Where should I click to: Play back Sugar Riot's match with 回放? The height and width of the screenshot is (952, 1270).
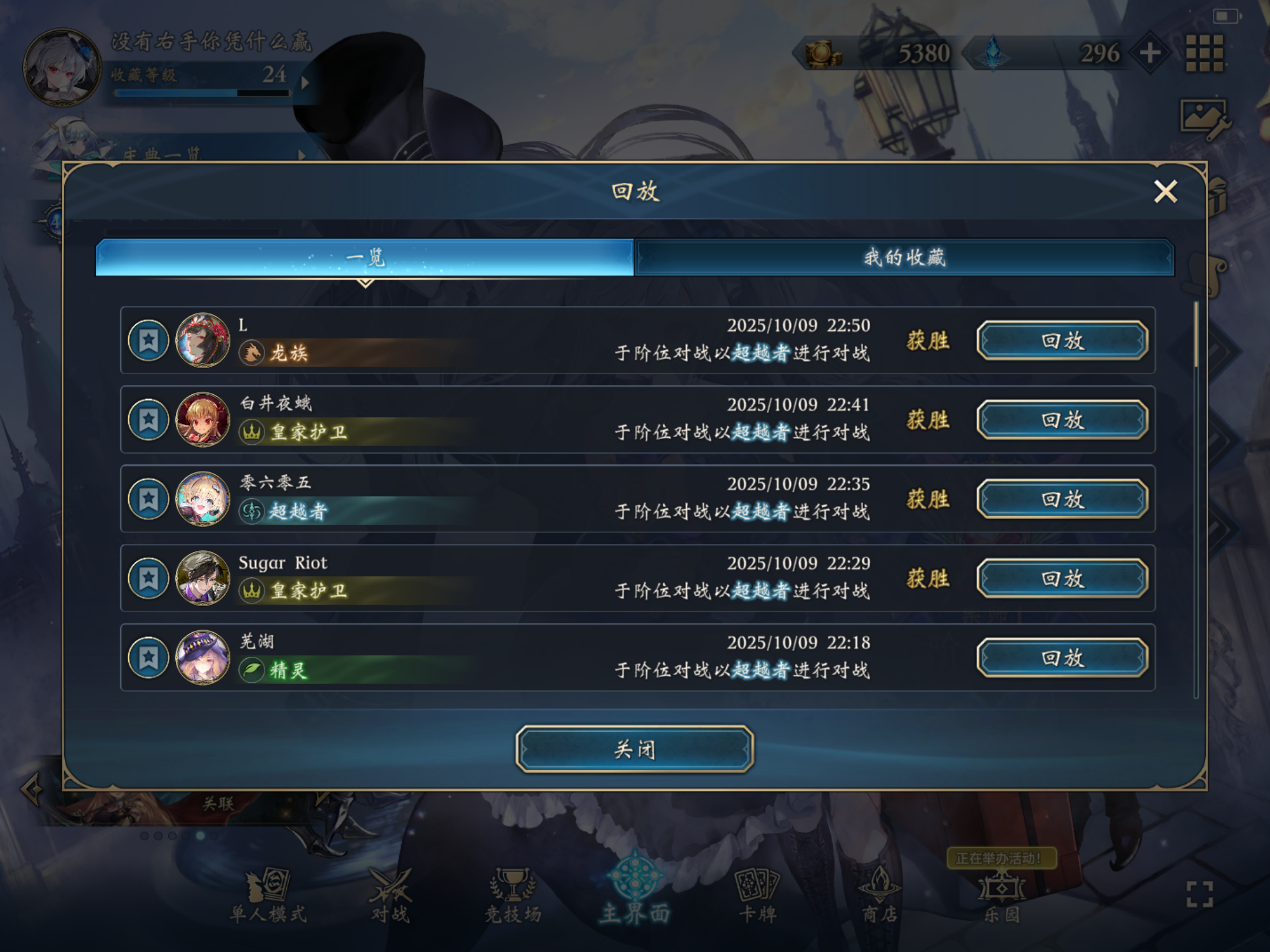[x=1062, y=578]
